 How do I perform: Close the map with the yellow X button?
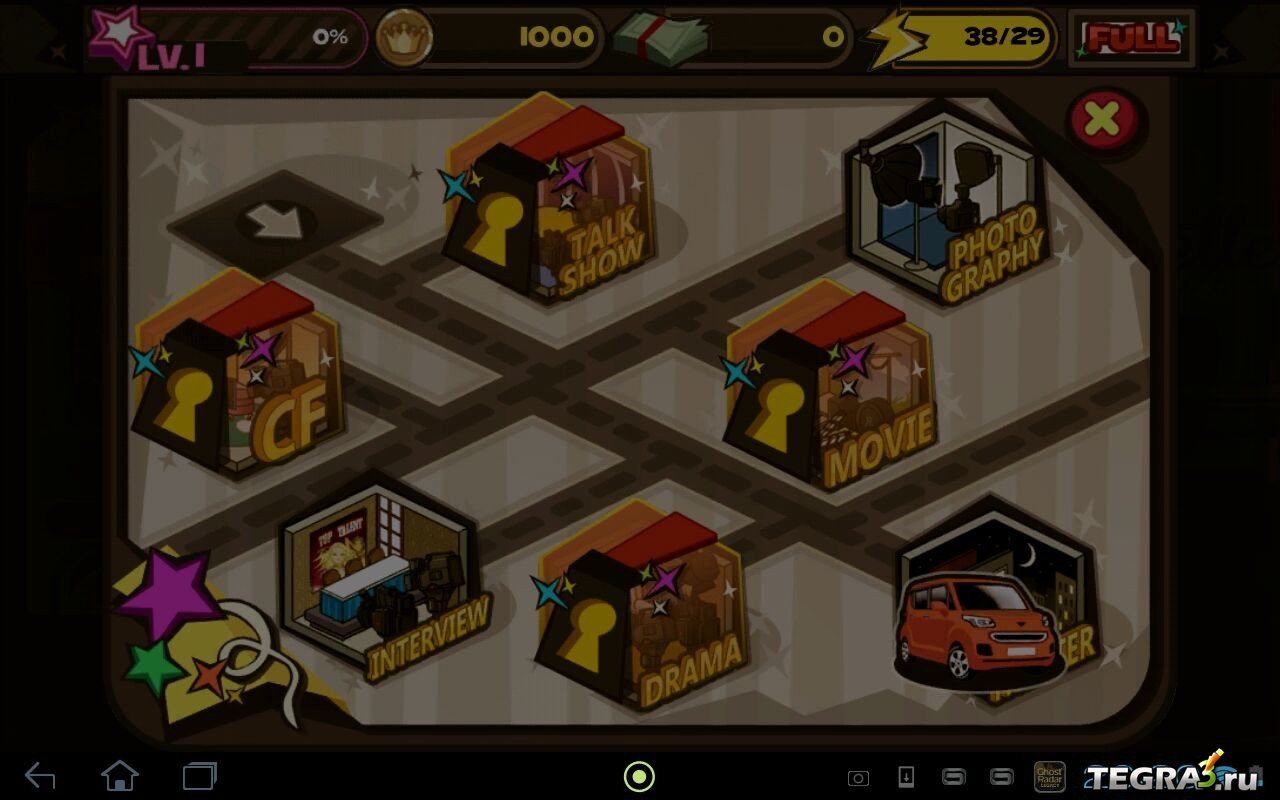(x=1103, y=120)
